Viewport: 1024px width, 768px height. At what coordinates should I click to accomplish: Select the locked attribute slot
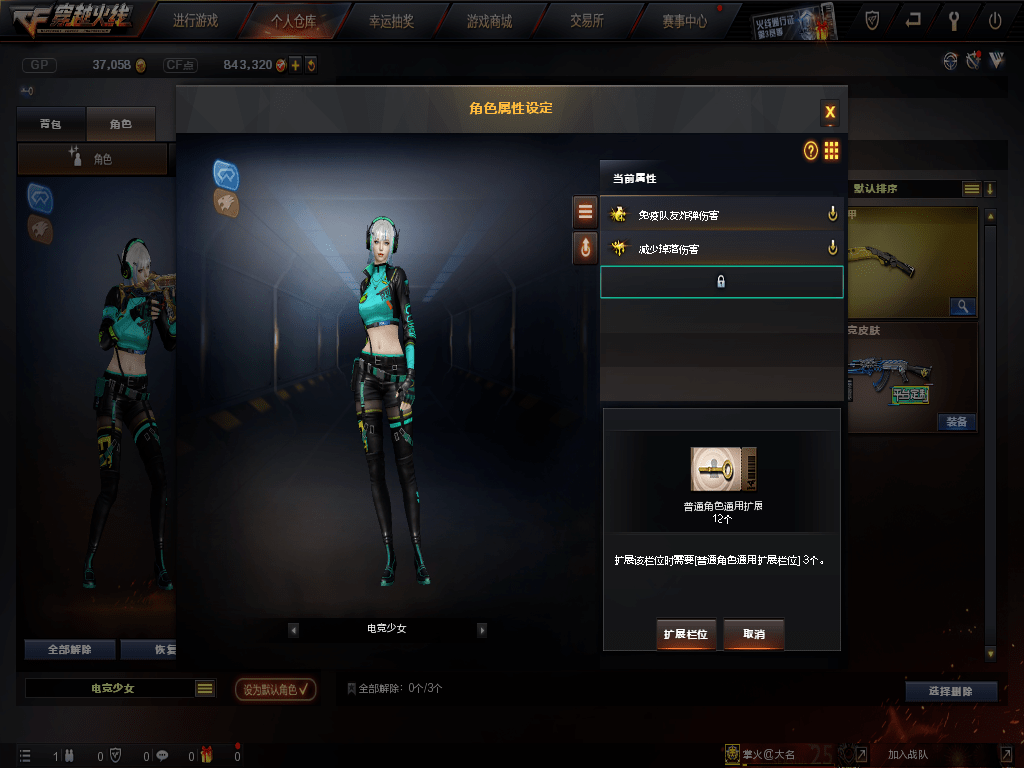coord(721,282)
